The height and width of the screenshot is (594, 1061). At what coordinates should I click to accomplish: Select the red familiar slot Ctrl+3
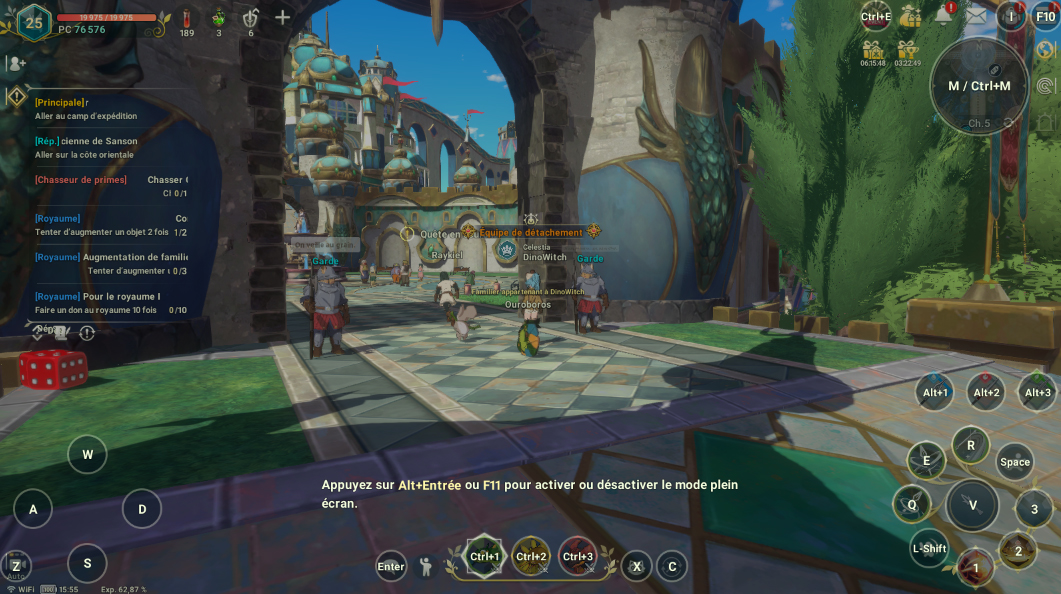tap(577, 556)
